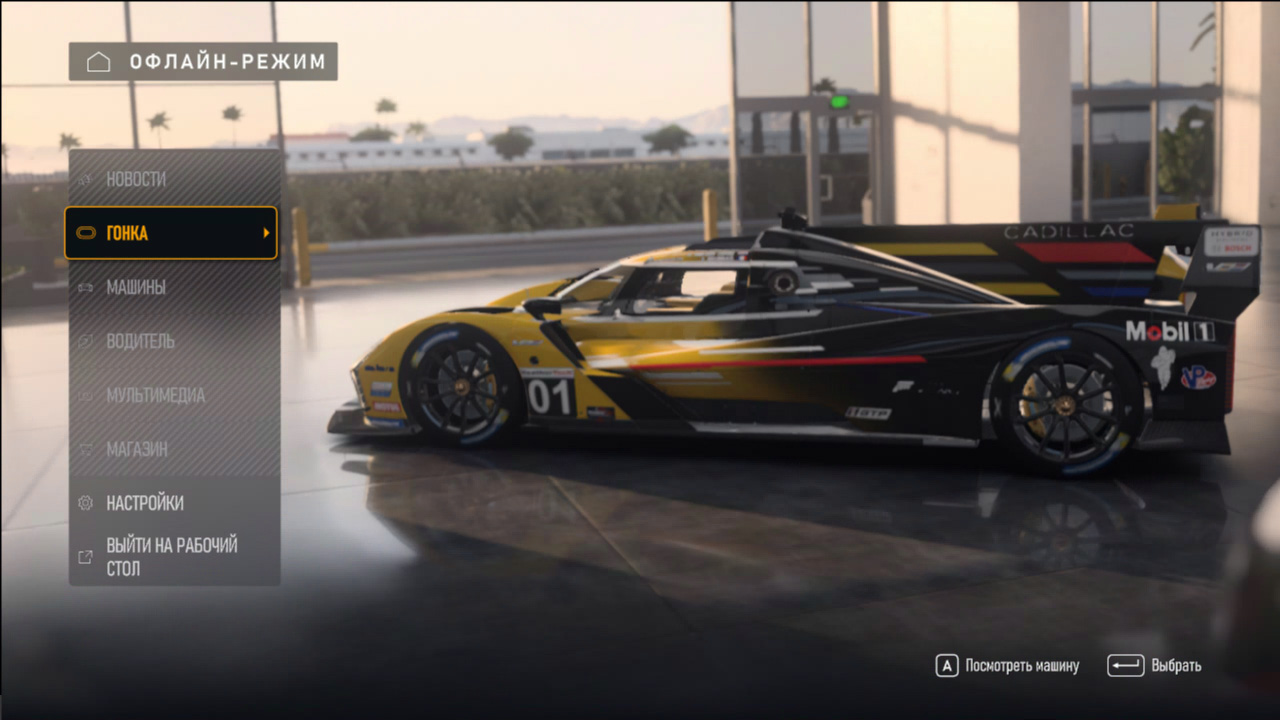Click the exit icon beside ВЫЙТИ НА РАБОЧИЙ СТОЛ

point(87,556)
